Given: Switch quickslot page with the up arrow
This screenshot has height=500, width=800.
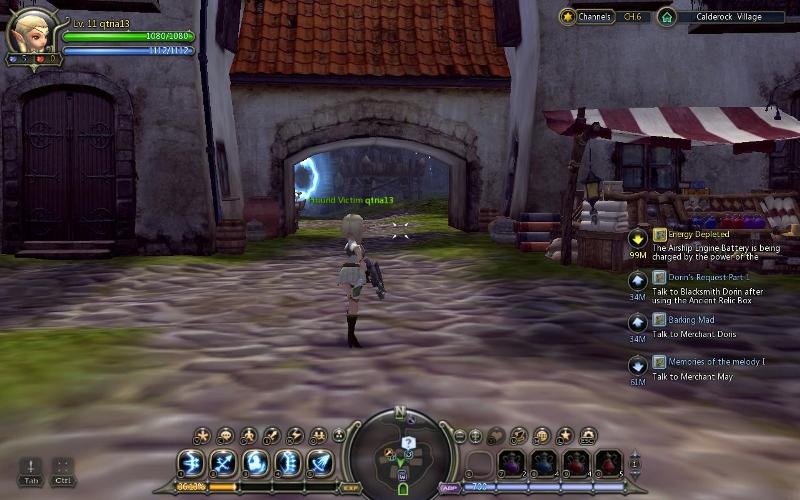Looking at the screenshot, I should [x=634, y=455].
